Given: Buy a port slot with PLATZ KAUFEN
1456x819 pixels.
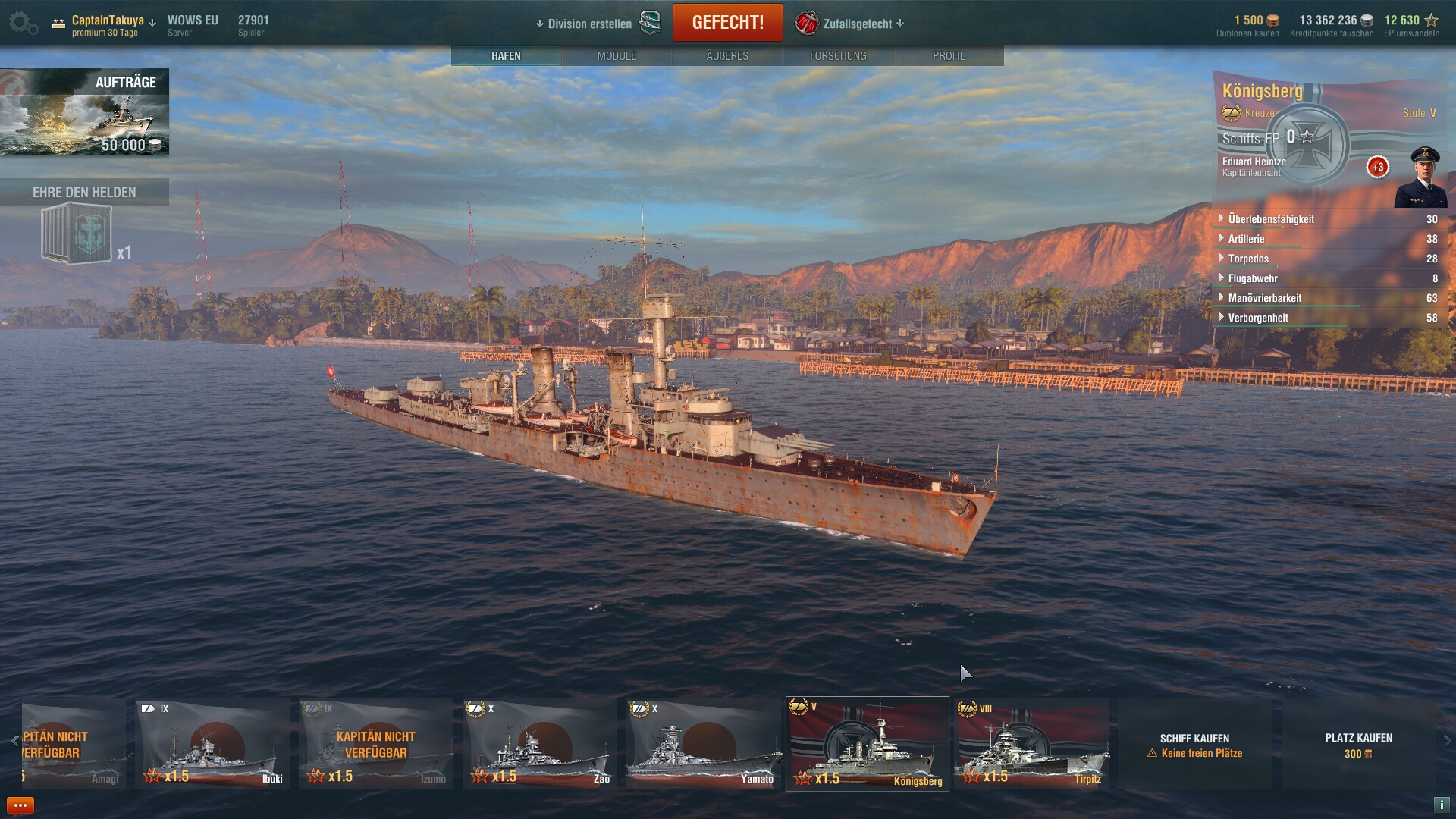Looking at the screenshot, I should 1358,745.
